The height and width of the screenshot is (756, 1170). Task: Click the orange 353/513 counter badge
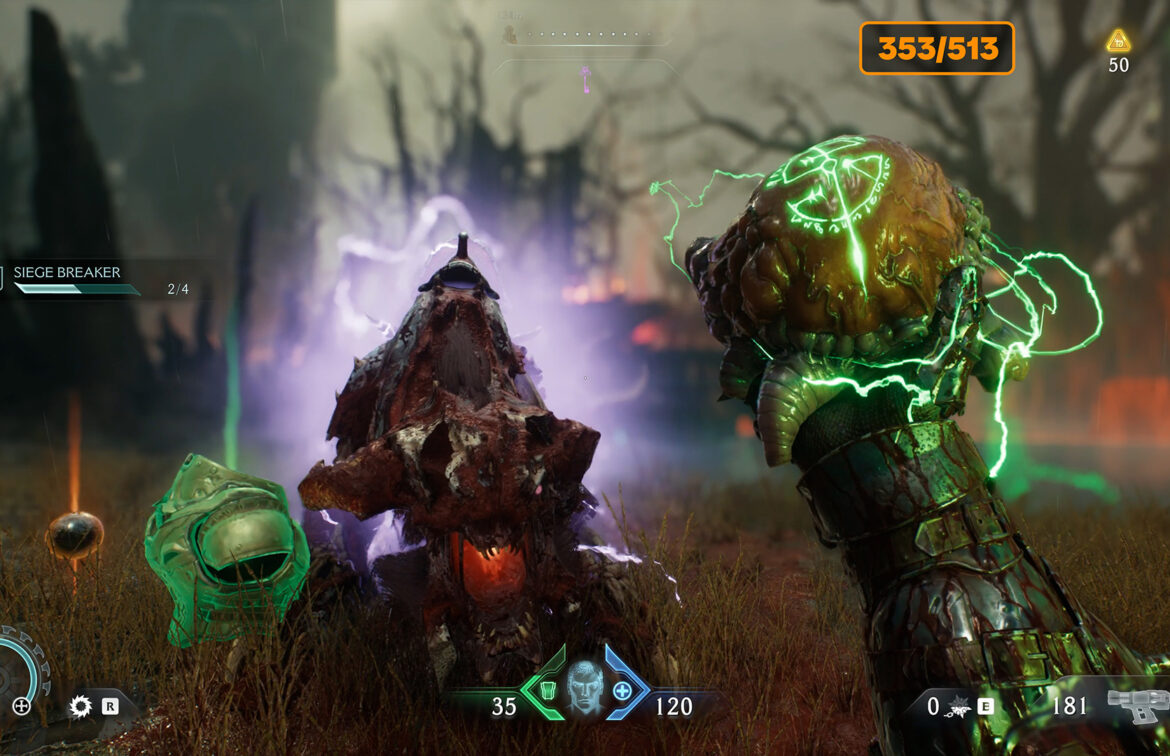937,48
